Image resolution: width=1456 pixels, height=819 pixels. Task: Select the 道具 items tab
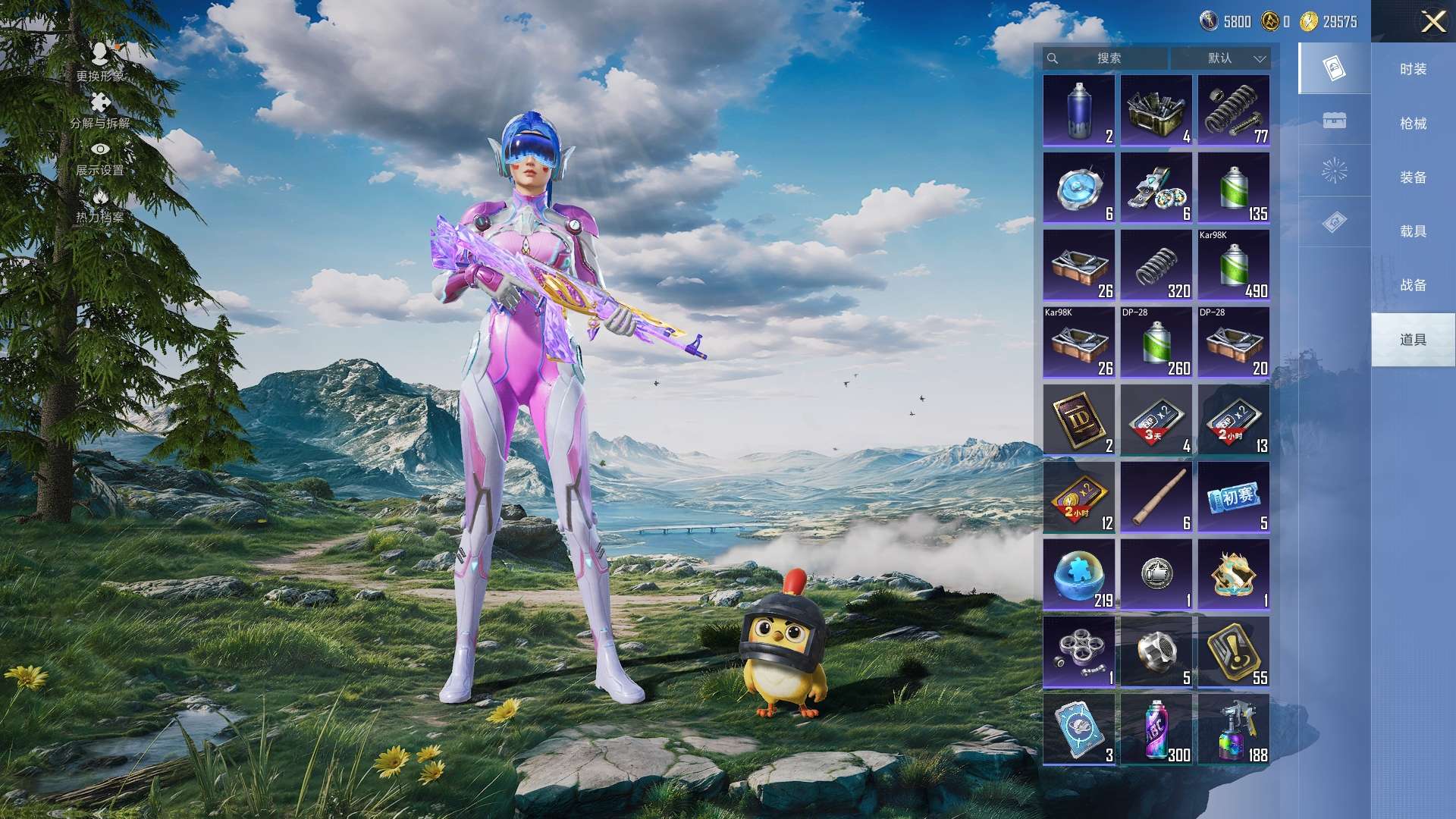[x=1413, y=340]
